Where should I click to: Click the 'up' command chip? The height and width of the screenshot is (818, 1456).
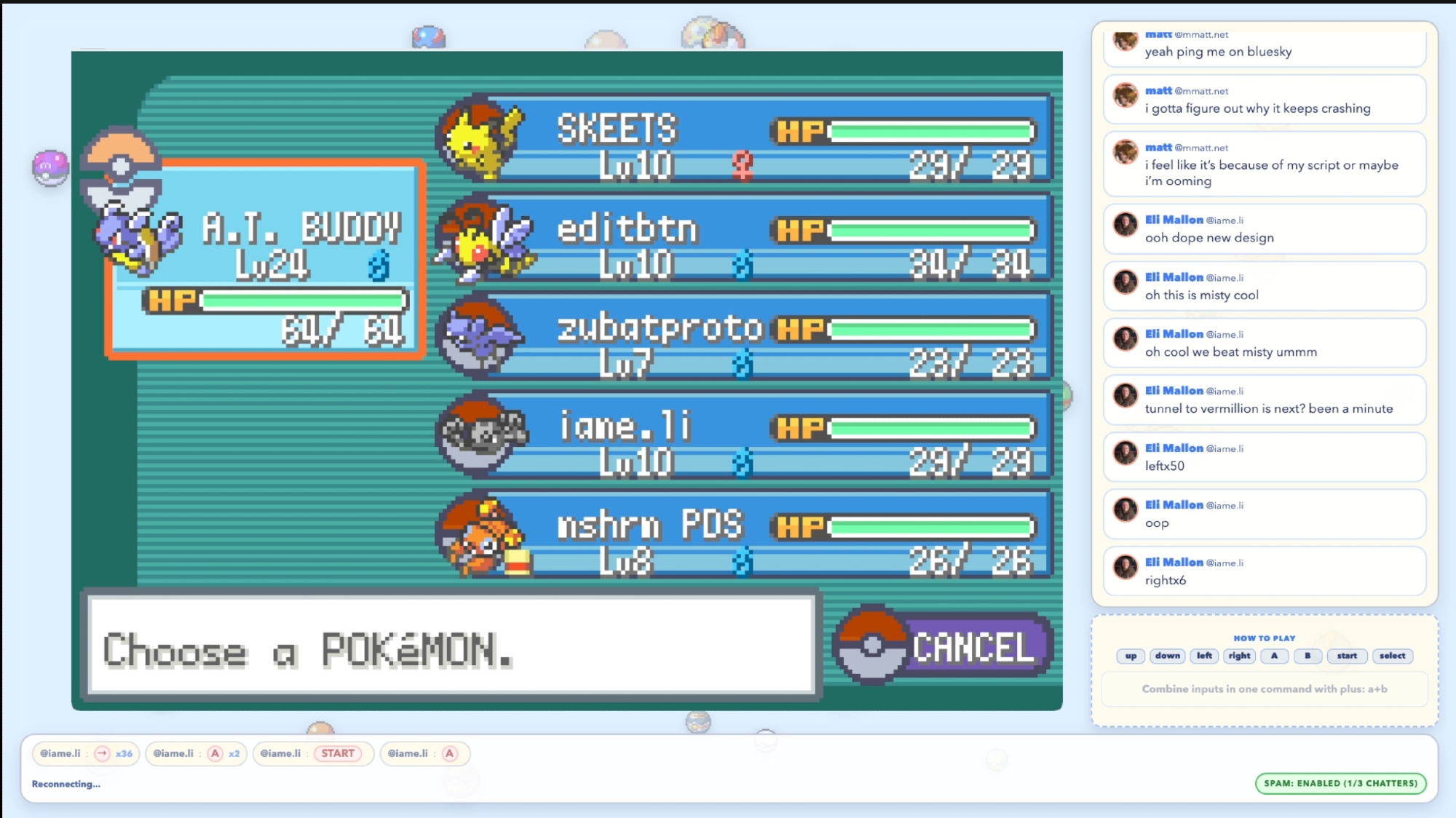[1131, 656]
